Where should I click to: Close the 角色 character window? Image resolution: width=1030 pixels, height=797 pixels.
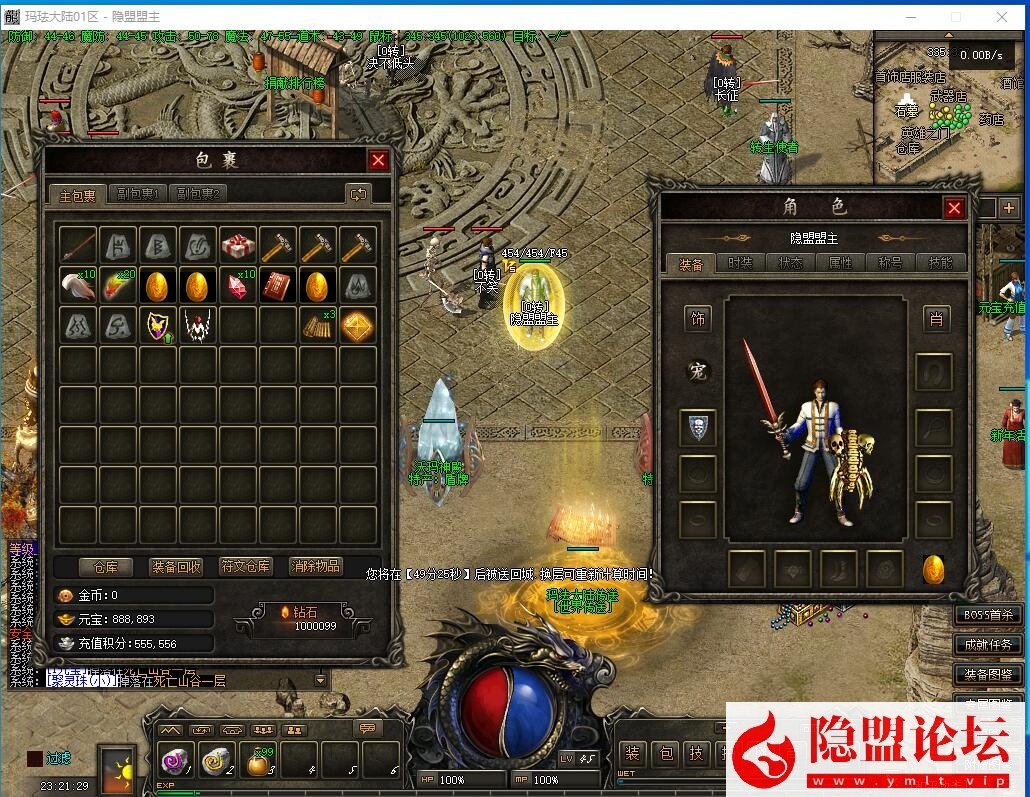[x=954, y=207]
